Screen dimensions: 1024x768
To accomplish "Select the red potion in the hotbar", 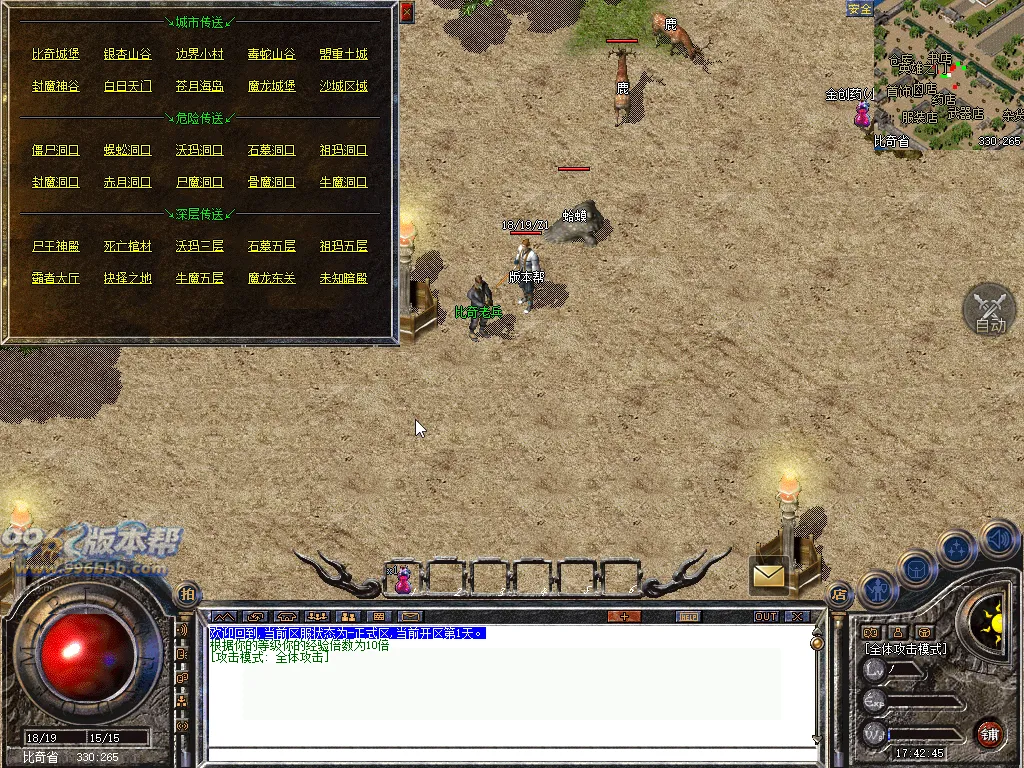I will pyautogui.click(x=403, y=579).
